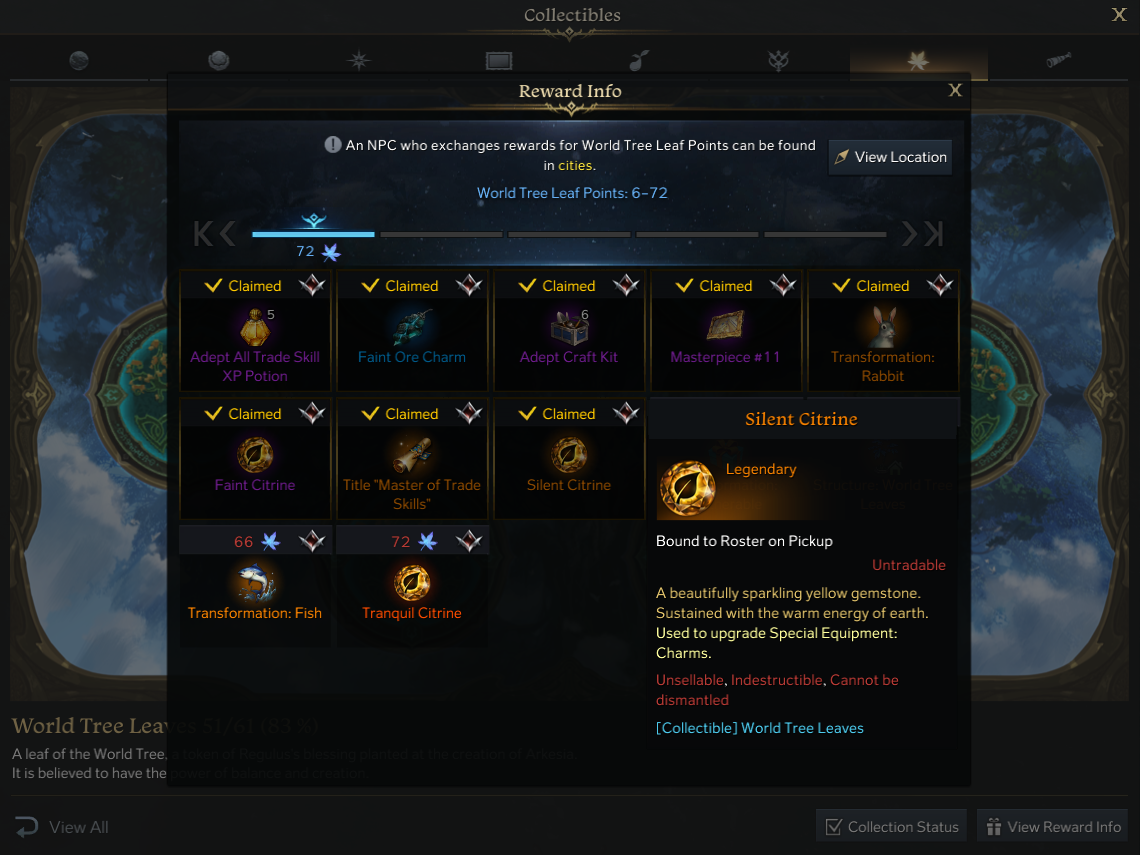This screenshot has height=855, width=1140.
Task: Click the View Location button
Action: pos(890,157)
